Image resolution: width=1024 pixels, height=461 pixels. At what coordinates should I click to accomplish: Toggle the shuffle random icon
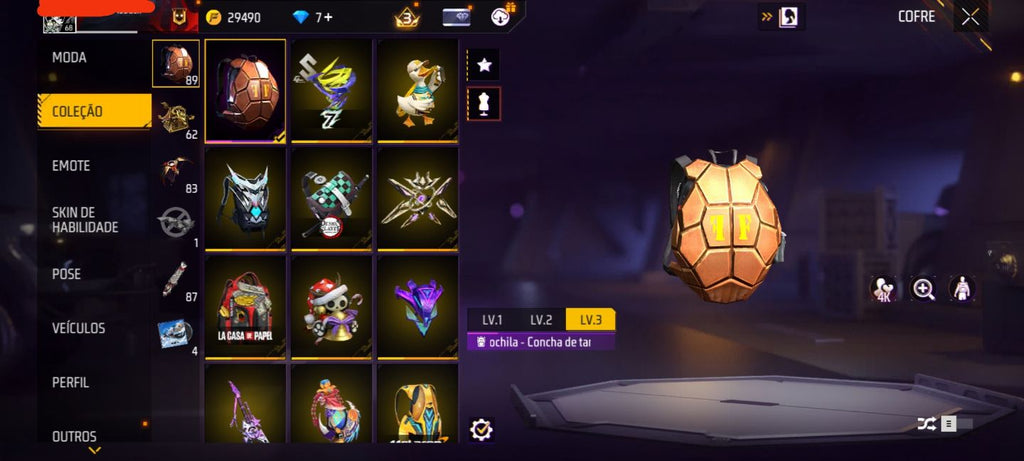point(926,424)
